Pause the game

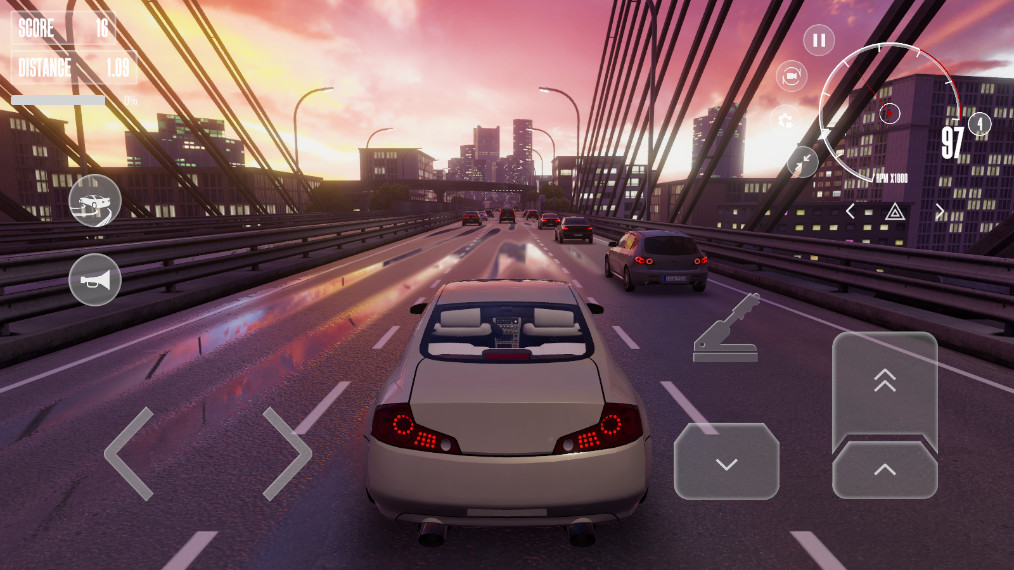tap(819, 40)
